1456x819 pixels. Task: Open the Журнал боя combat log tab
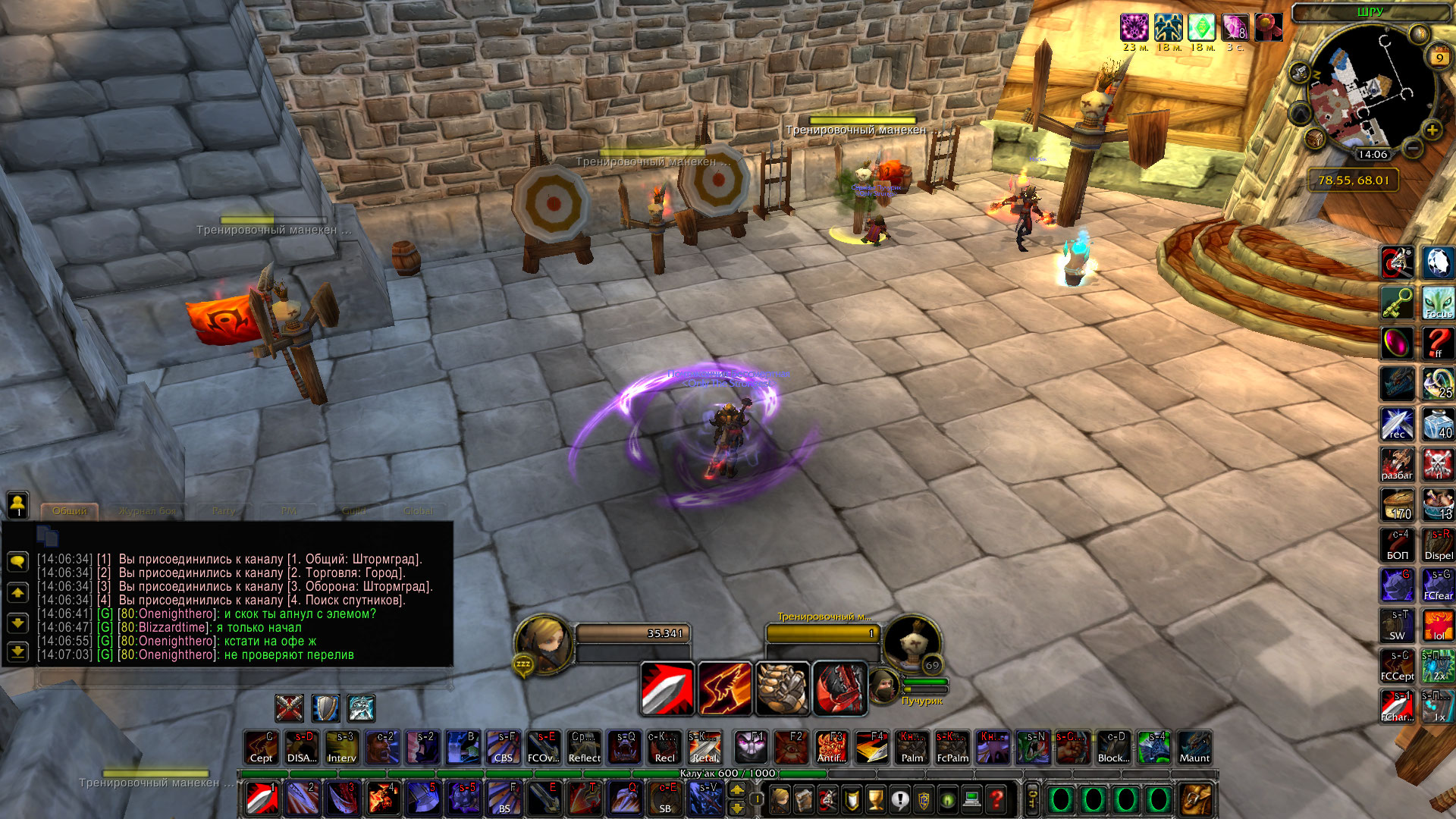click(x=147, y=511)
